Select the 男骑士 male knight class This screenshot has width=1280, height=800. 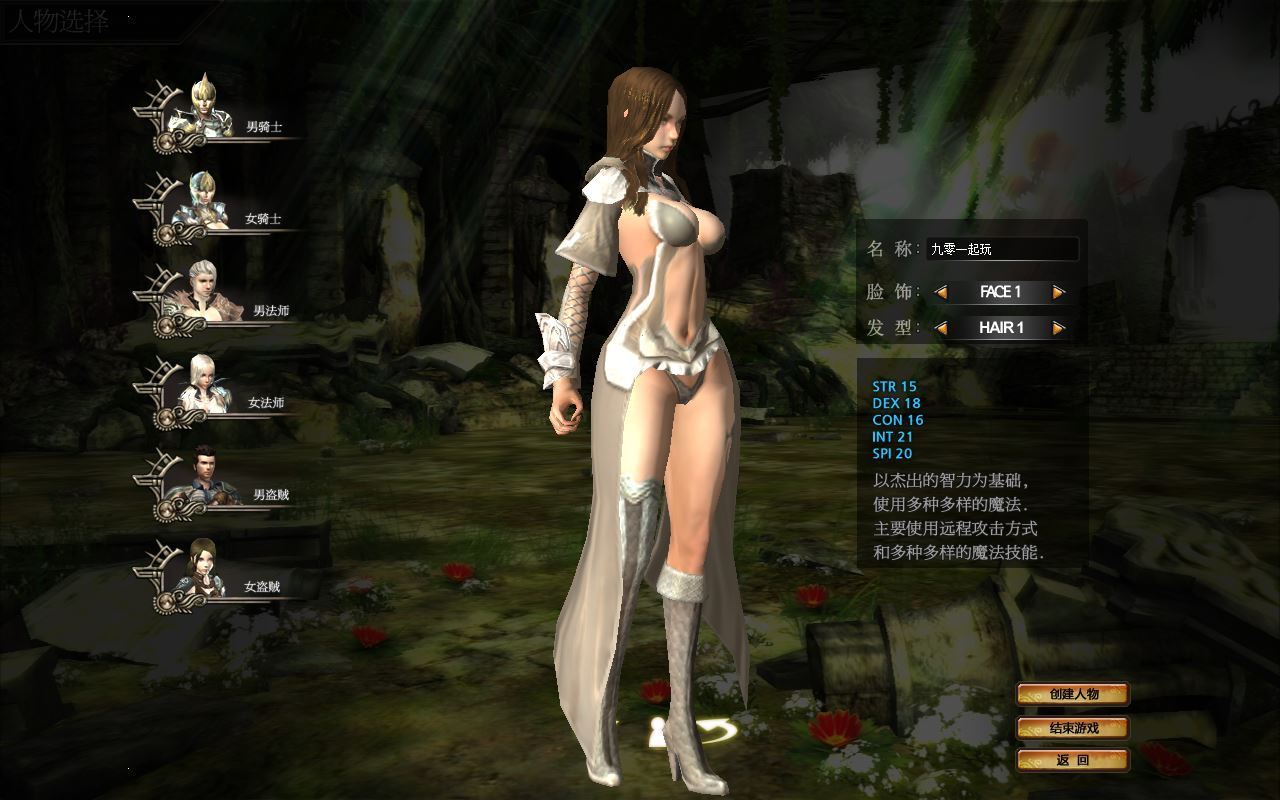click(207, 112)
